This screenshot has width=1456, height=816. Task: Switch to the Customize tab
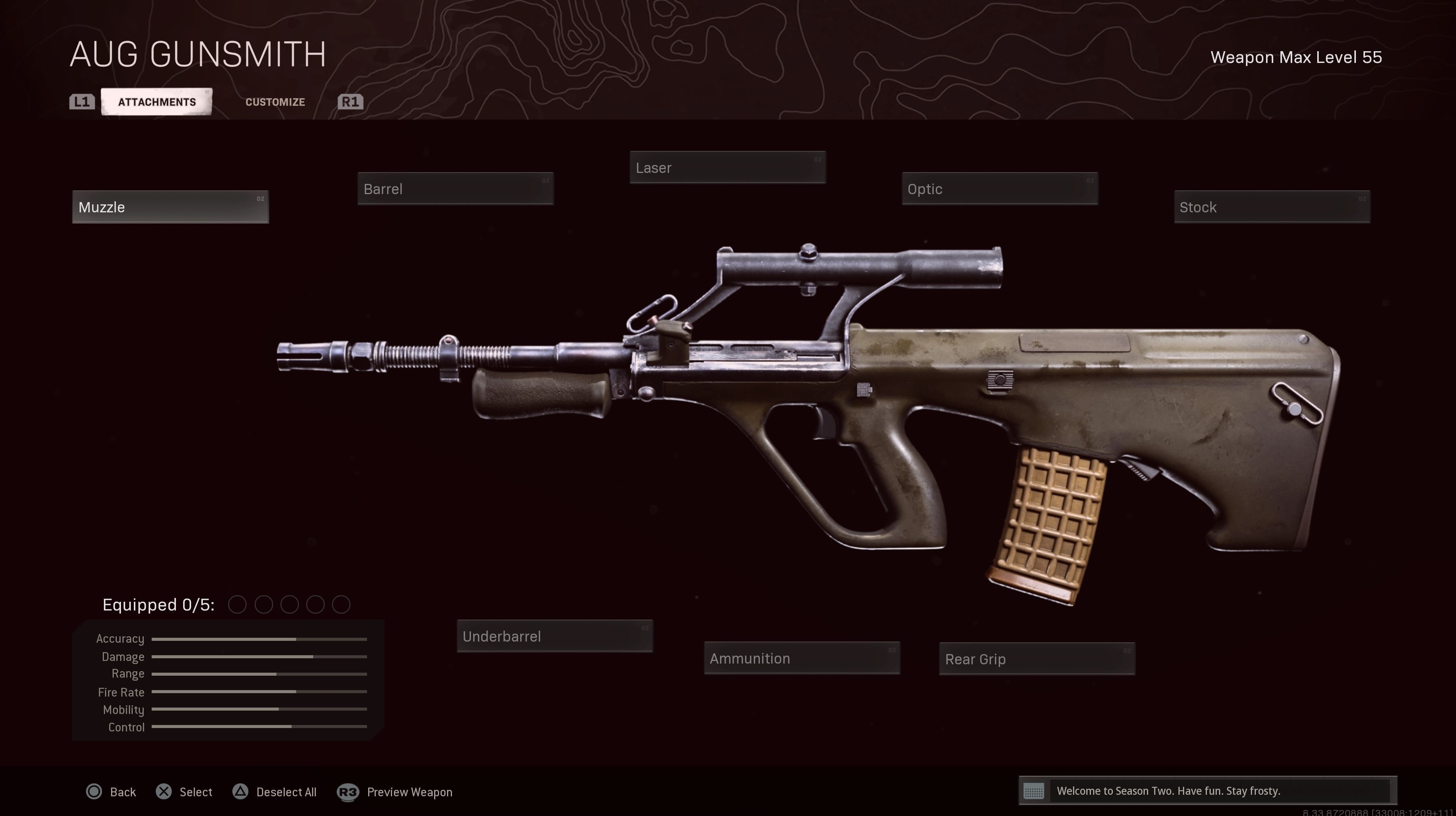click(x=275, y=102)
